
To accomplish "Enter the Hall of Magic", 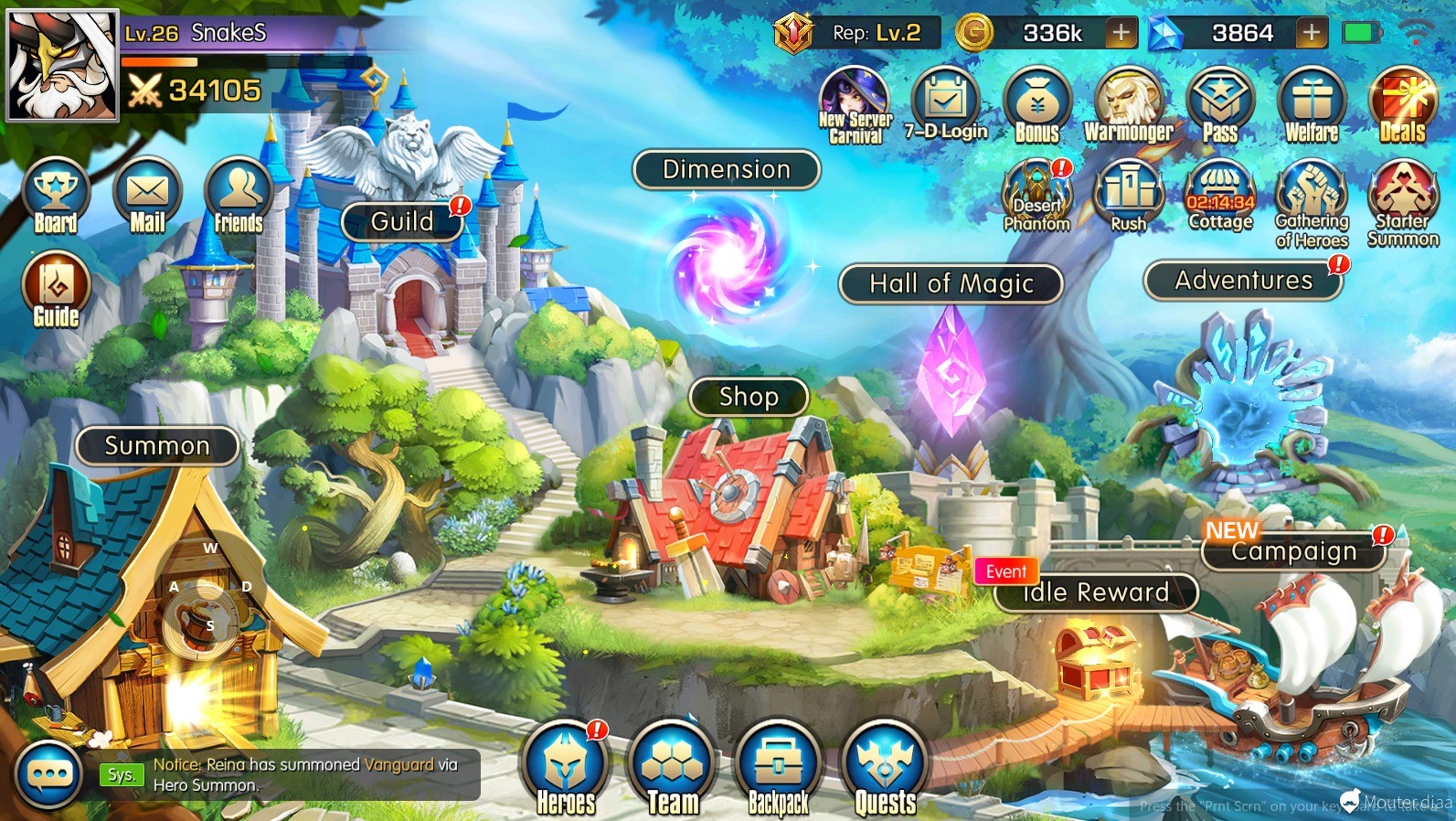I will 951,284.
